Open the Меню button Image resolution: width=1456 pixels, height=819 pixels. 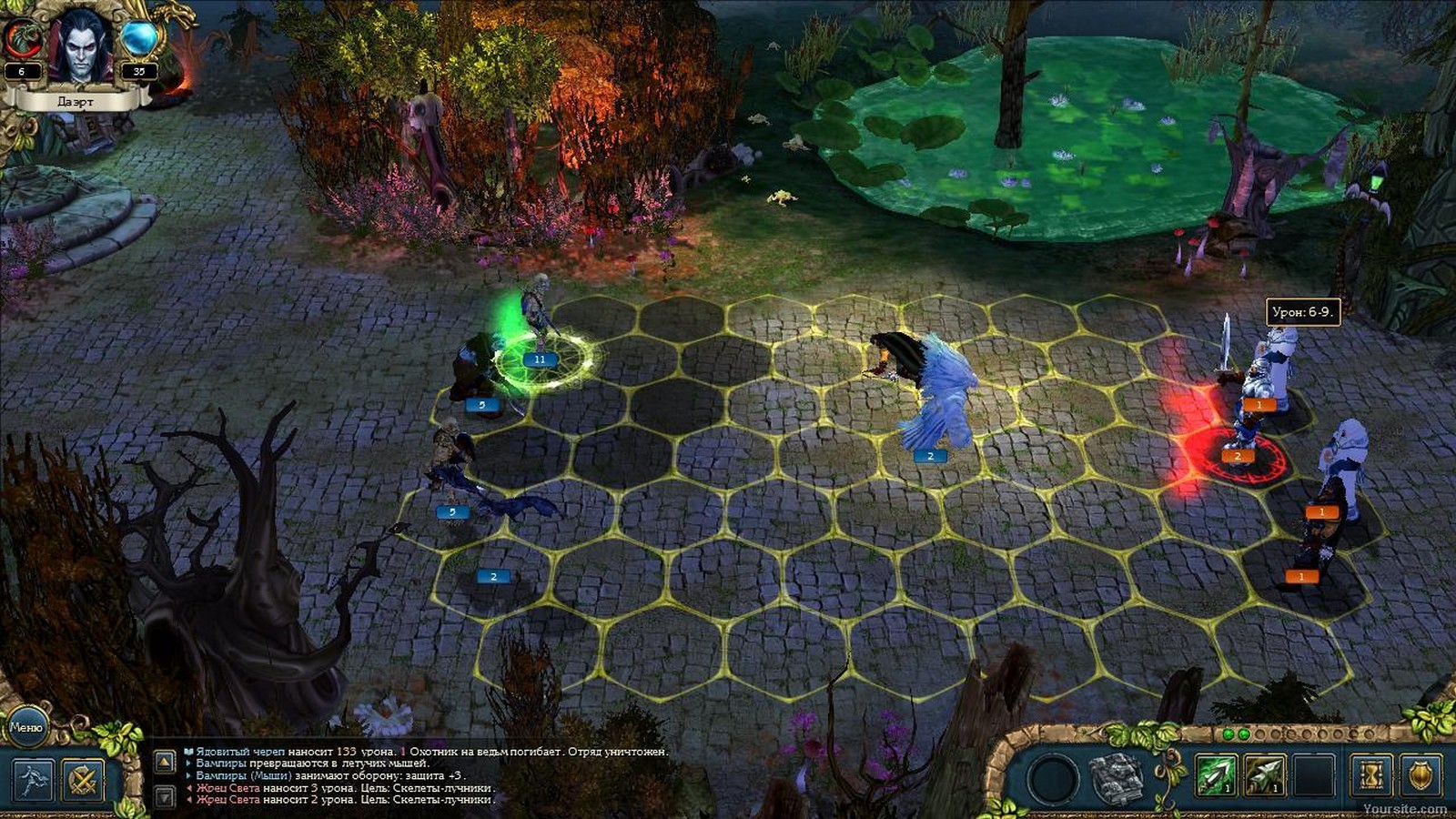[x=25, y=726]
